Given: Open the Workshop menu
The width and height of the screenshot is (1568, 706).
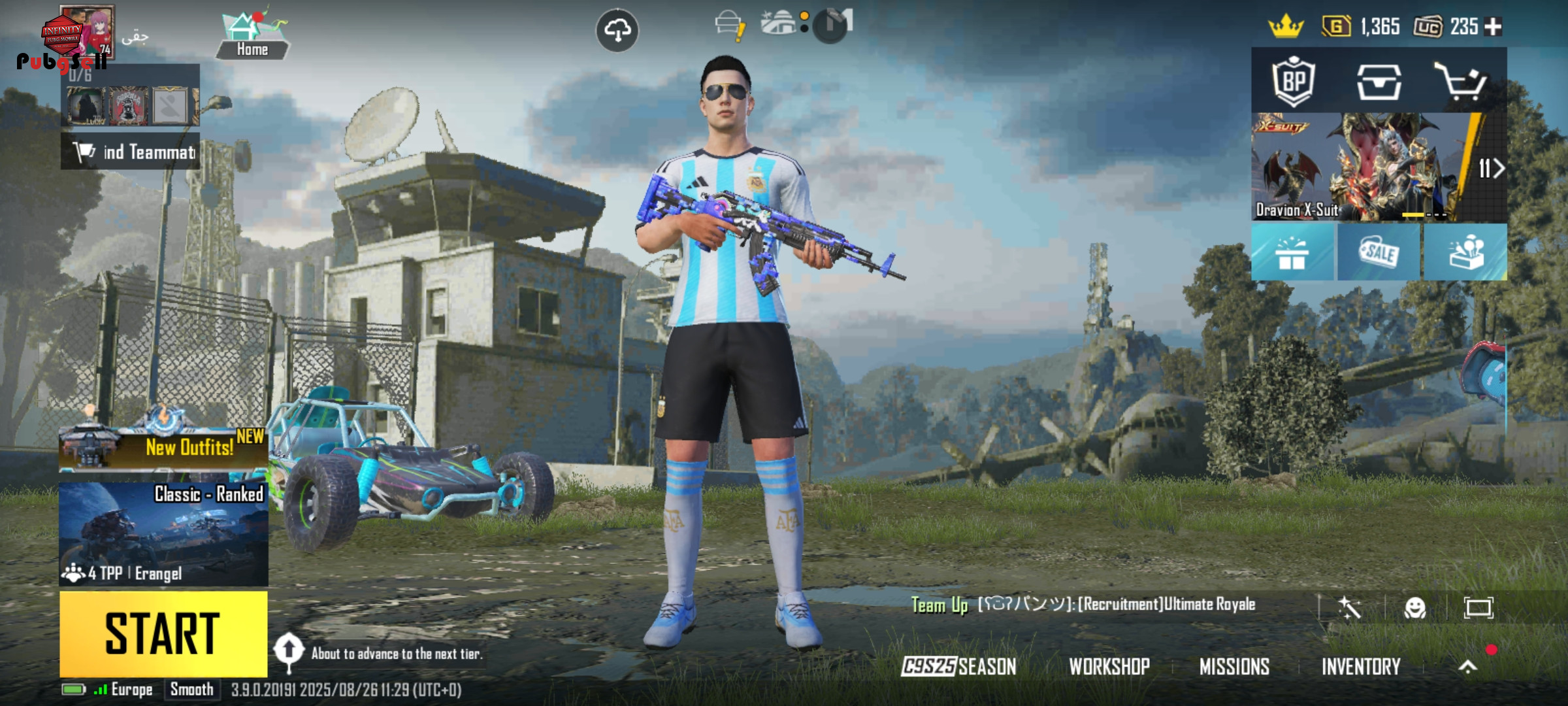Looking at the screenshot, I should coord(1109,666).
